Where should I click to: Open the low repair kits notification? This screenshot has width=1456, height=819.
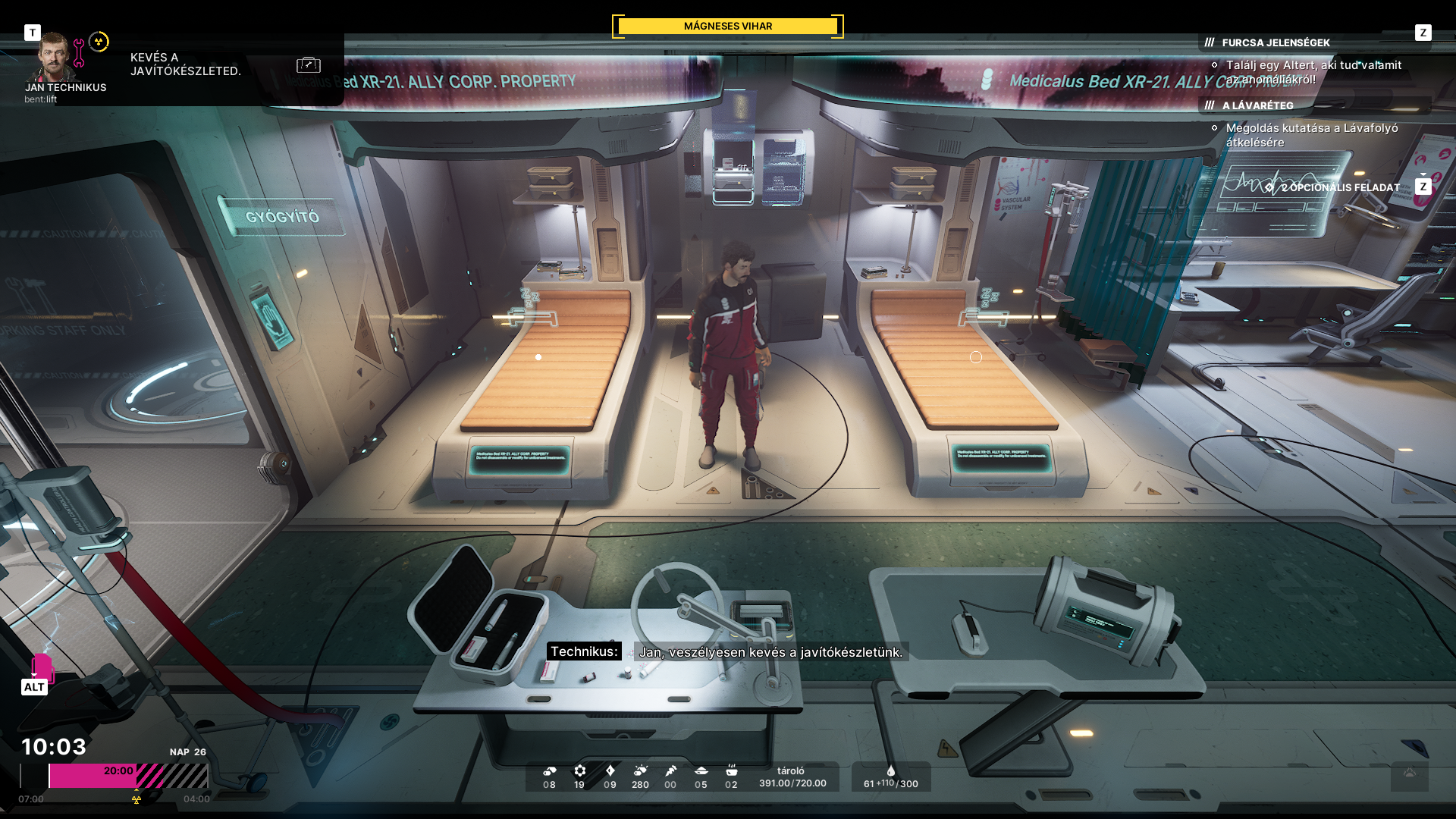pos(185,64)
